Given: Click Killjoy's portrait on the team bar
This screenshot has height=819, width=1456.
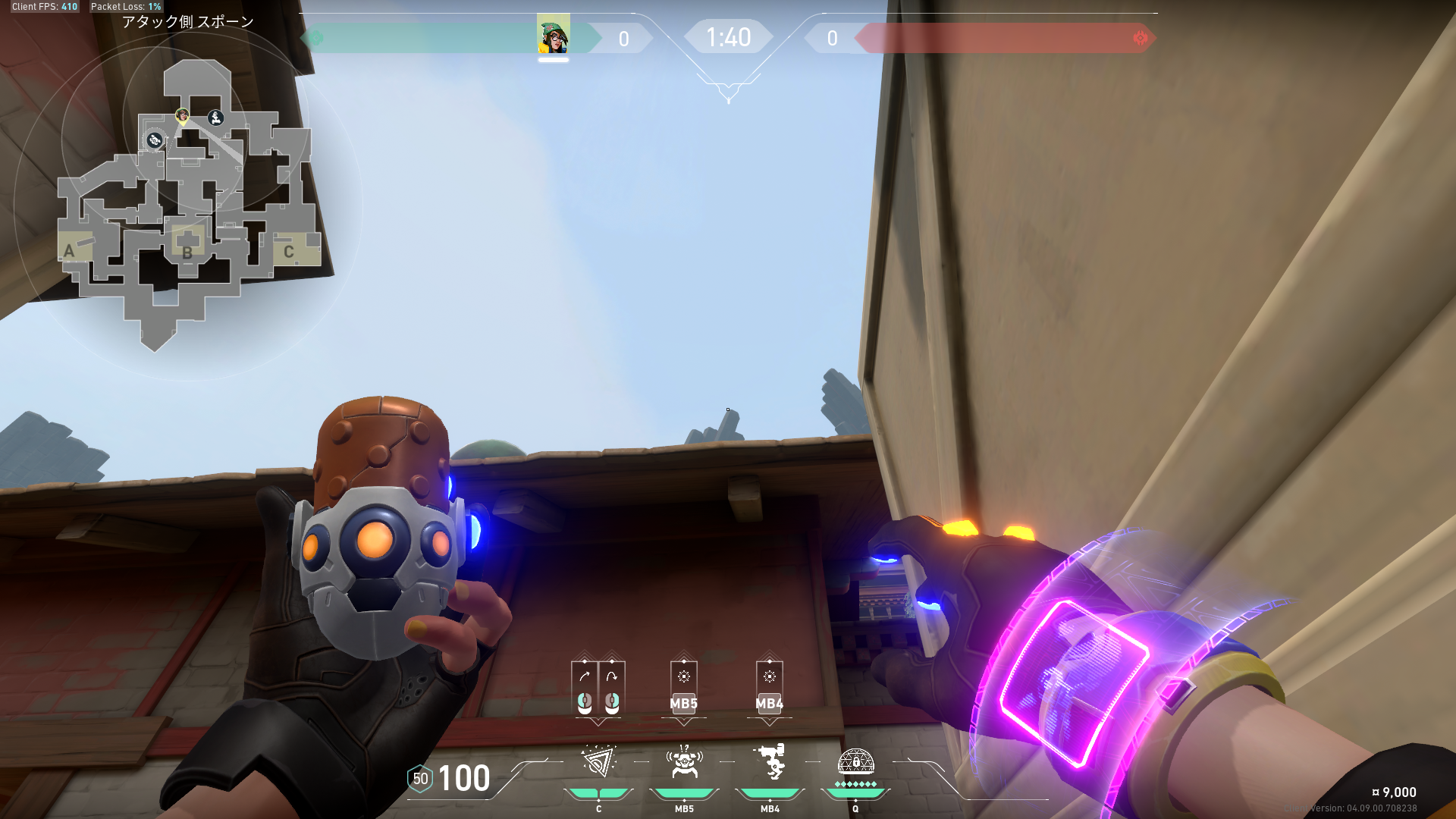Looking at the screenshot, I should coord(553,36).
